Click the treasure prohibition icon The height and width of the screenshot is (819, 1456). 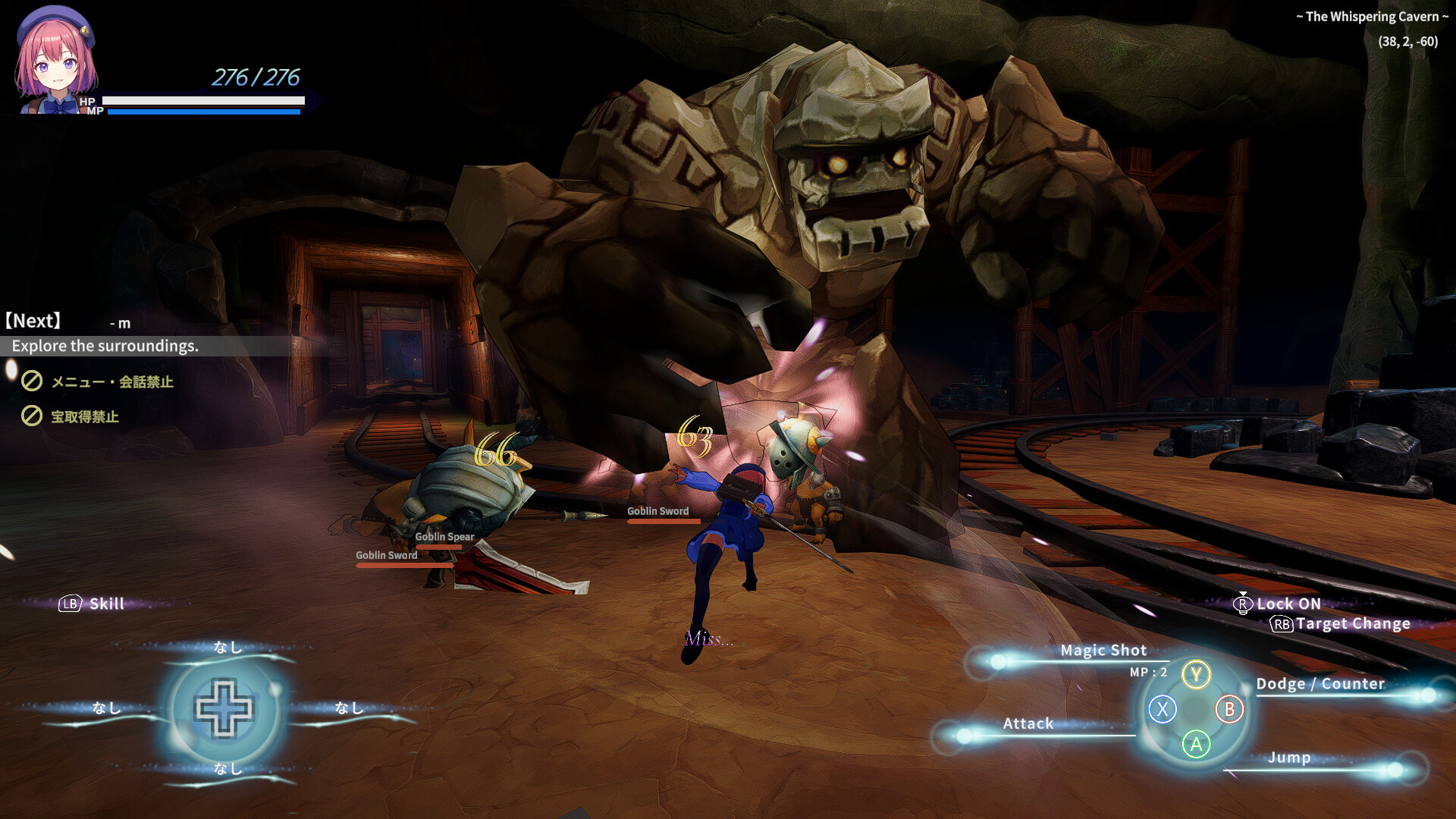[x=31, y=417]
